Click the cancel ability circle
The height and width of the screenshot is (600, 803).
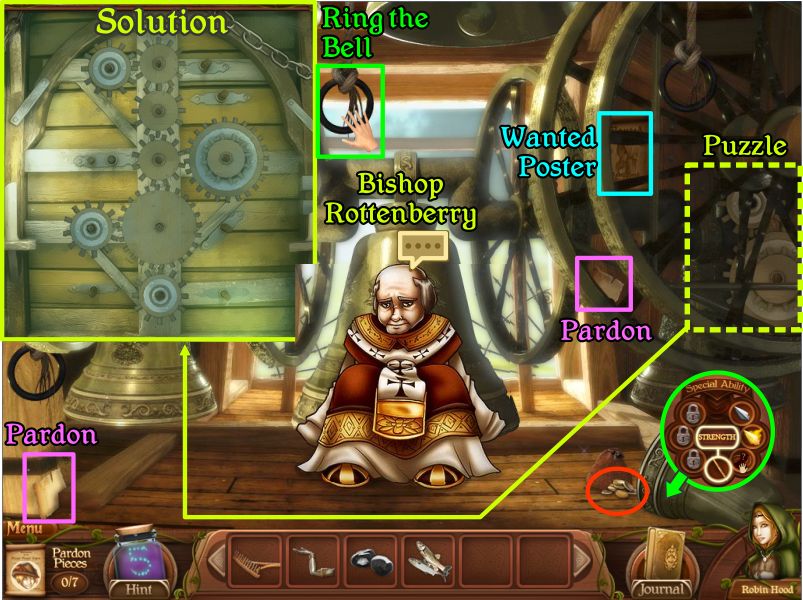pos(717,465)
